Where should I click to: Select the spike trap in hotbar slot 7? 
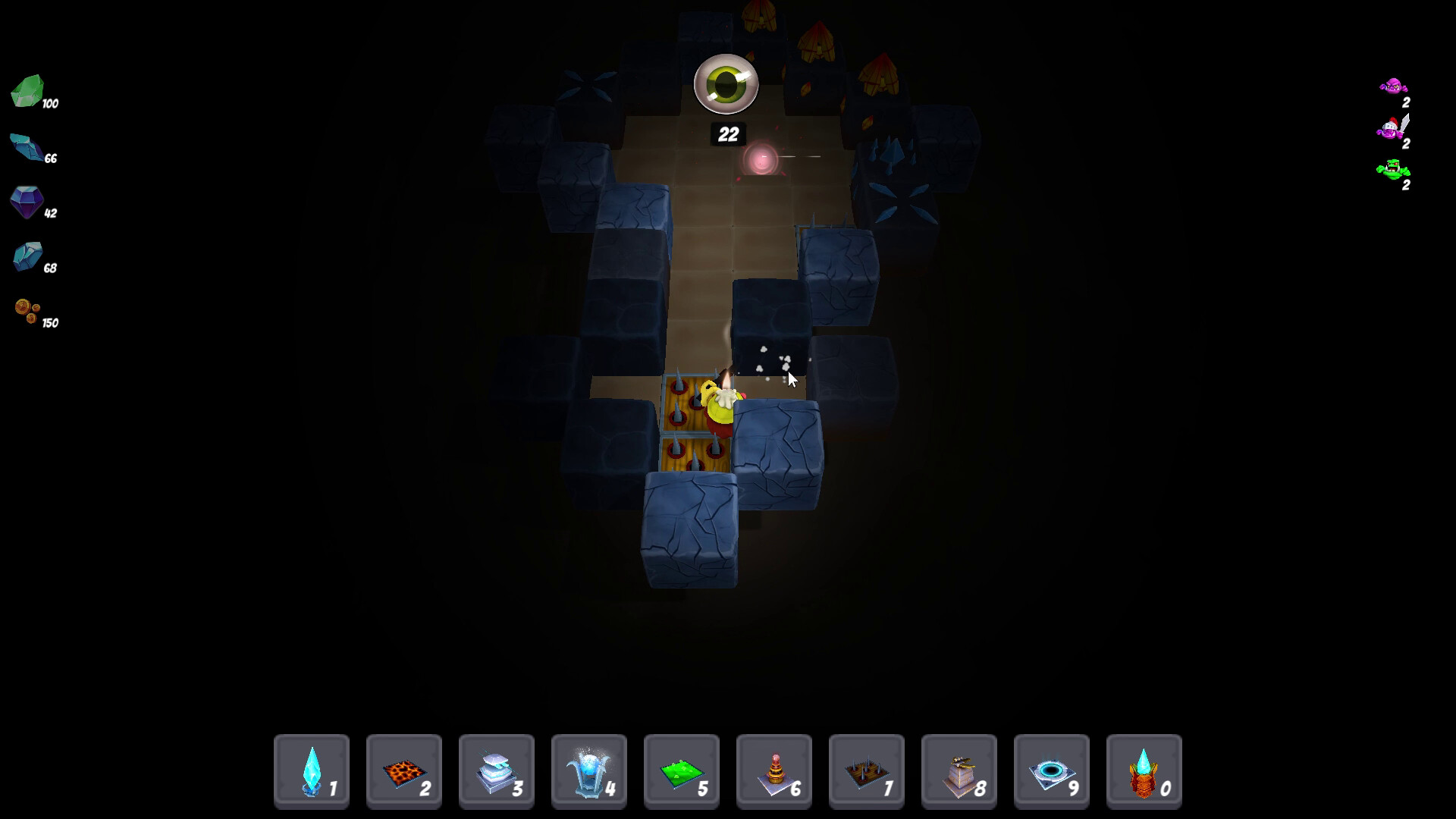[866, 770]
